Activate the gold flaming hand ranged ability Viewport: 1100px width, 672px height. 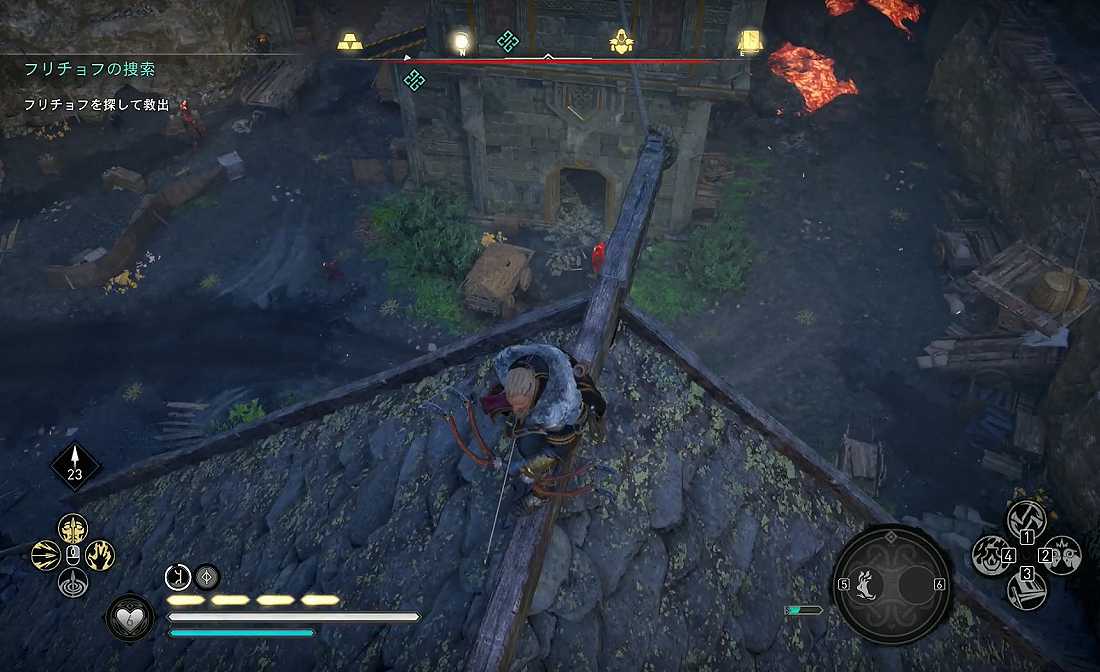(x=100, y=555)
